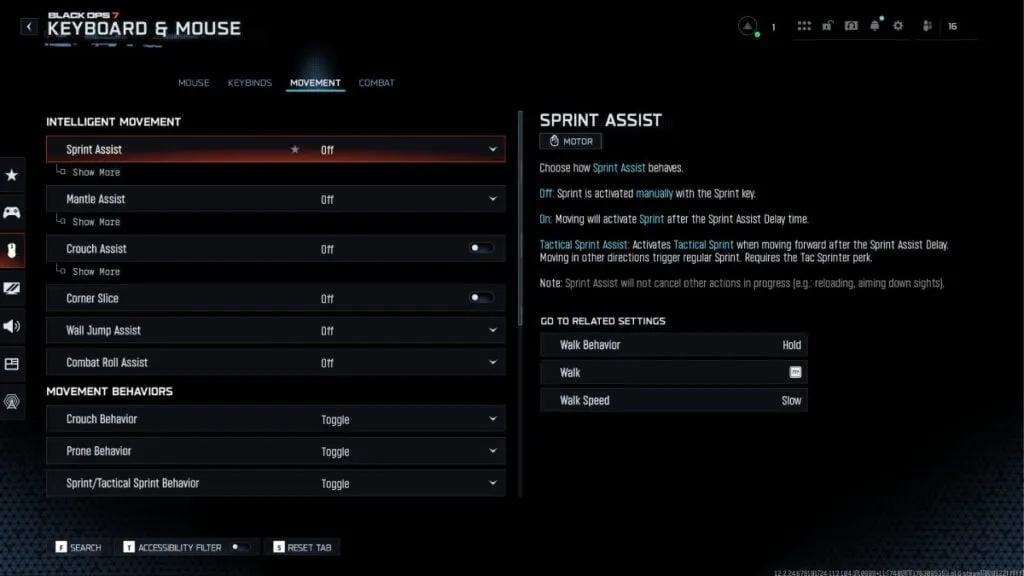Jump to the Walk Speed related setting

673,401
